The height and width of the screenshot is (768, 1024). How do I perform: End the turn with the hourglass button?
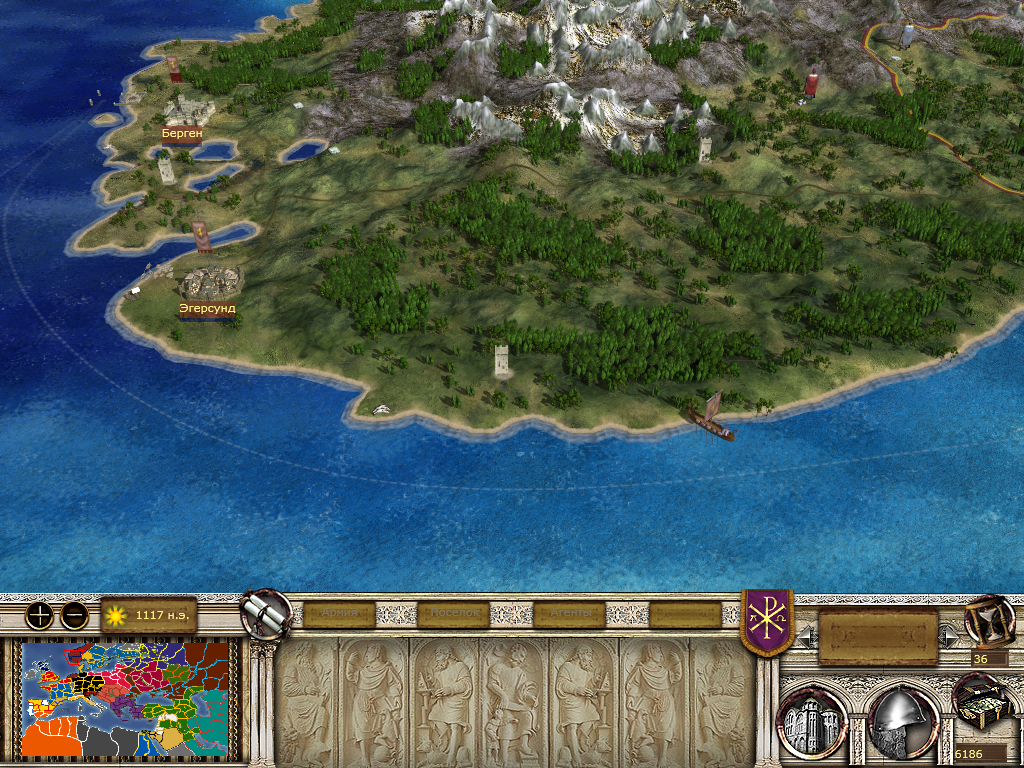(989, 619)
